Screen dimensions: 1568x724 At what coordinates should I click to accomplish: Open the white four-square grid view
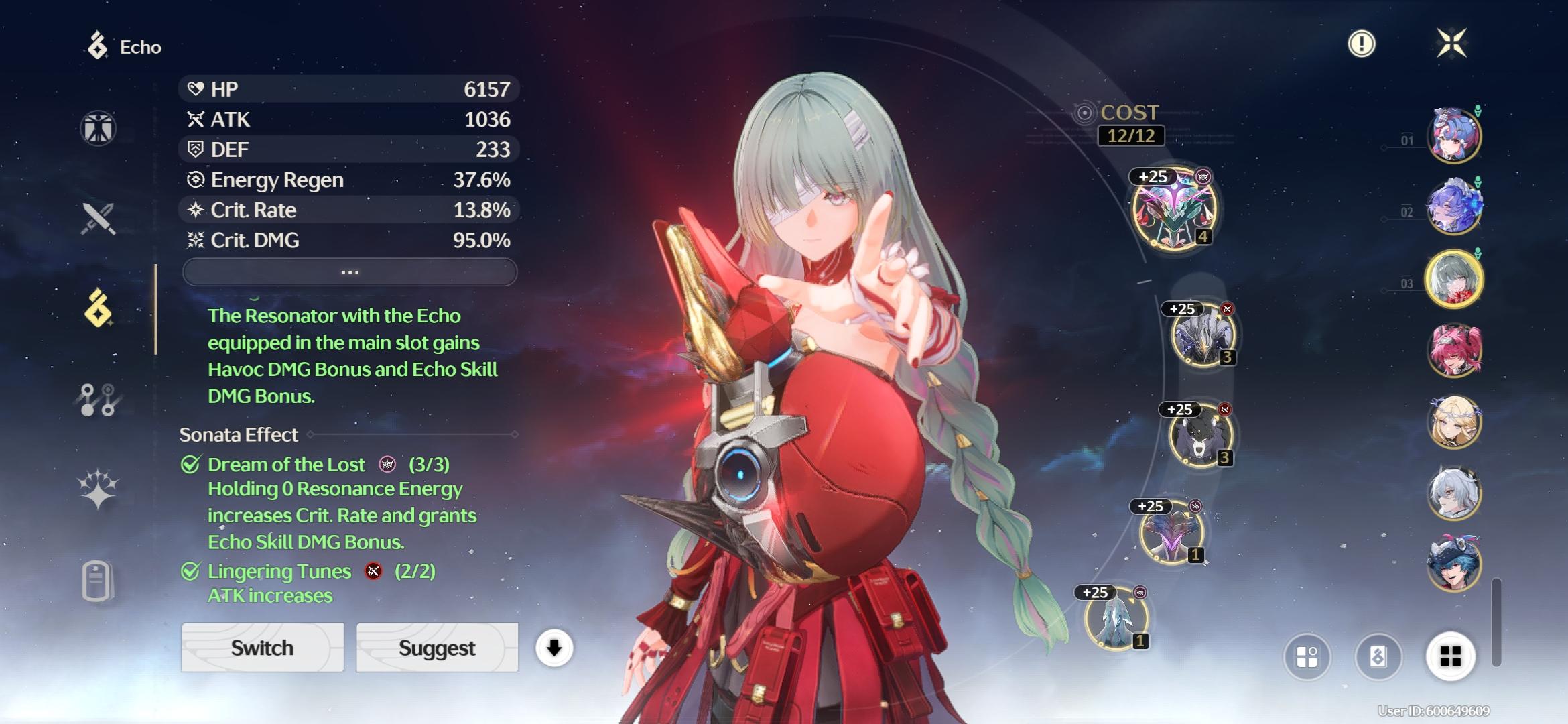[x=1450, y=656]
